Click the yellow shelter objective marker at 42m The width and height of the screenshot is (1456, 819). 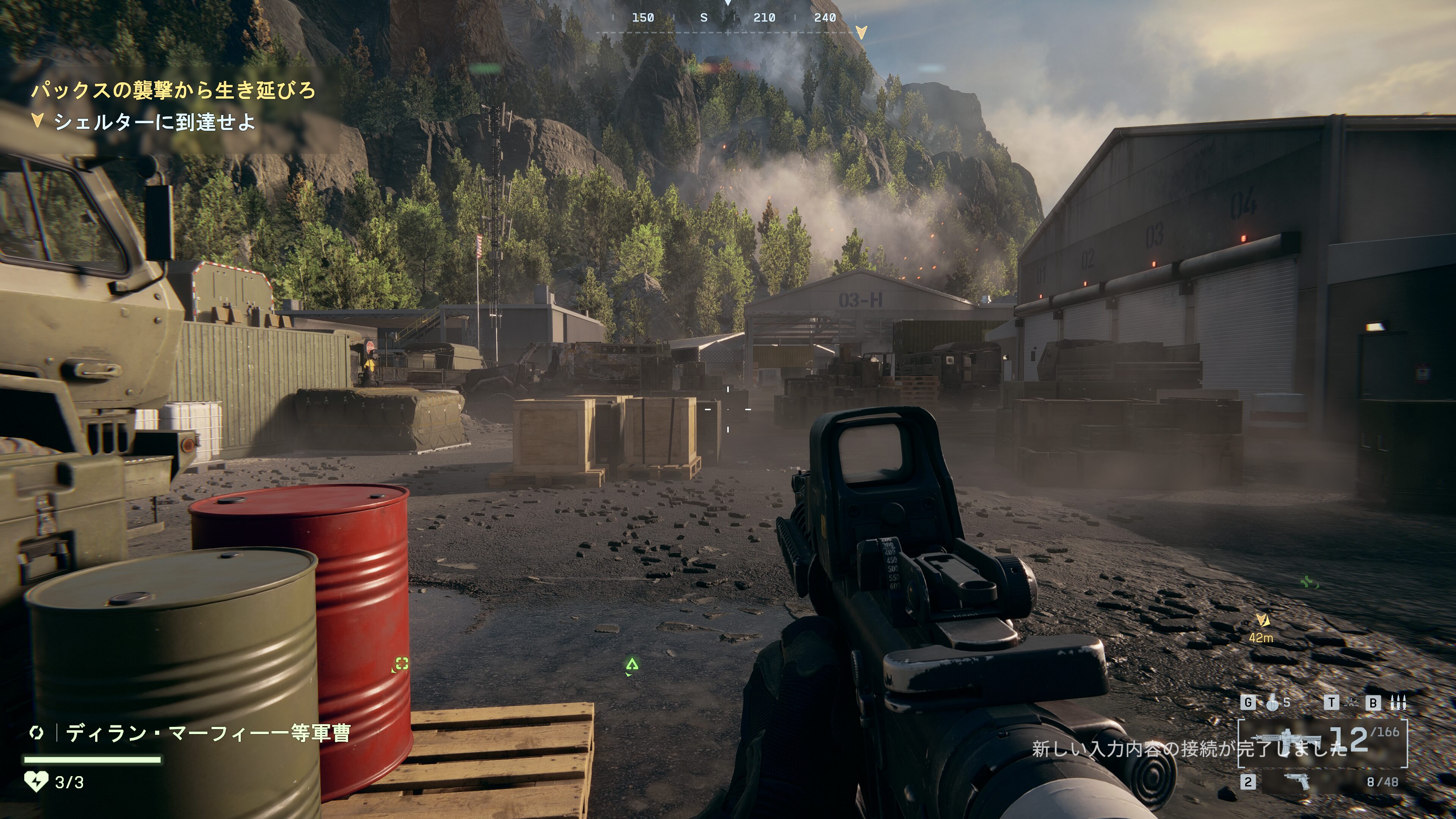pyautogui.click(x=1262, y=621)
